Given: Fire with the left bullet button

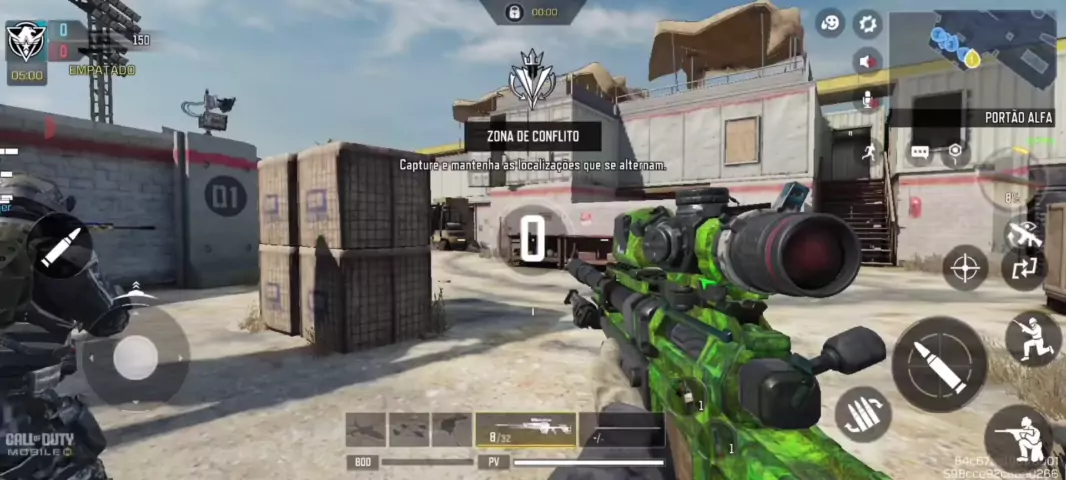Looking at the screenshot, I should coord(60,246).
